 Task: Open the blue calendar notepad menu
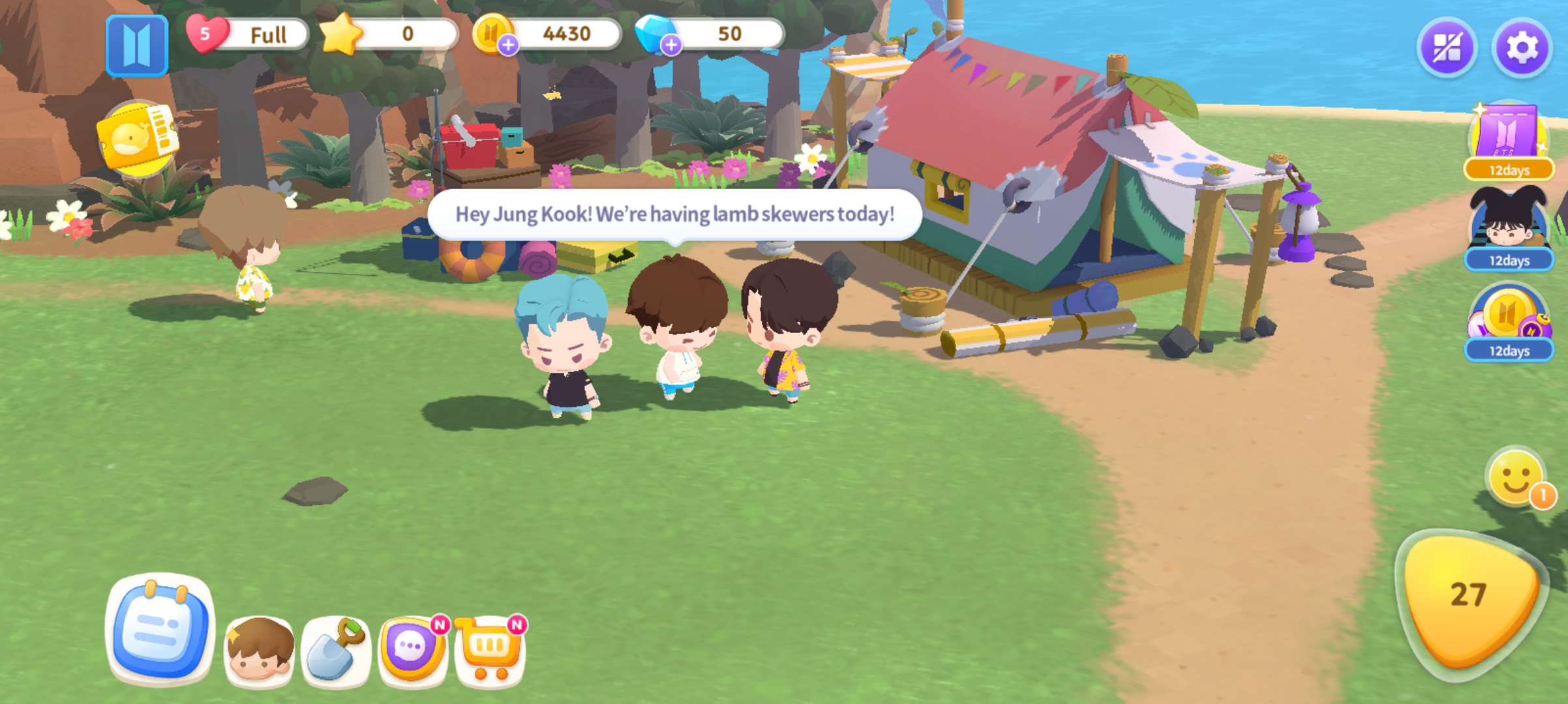pyautogui.click(x=160, y=629)
